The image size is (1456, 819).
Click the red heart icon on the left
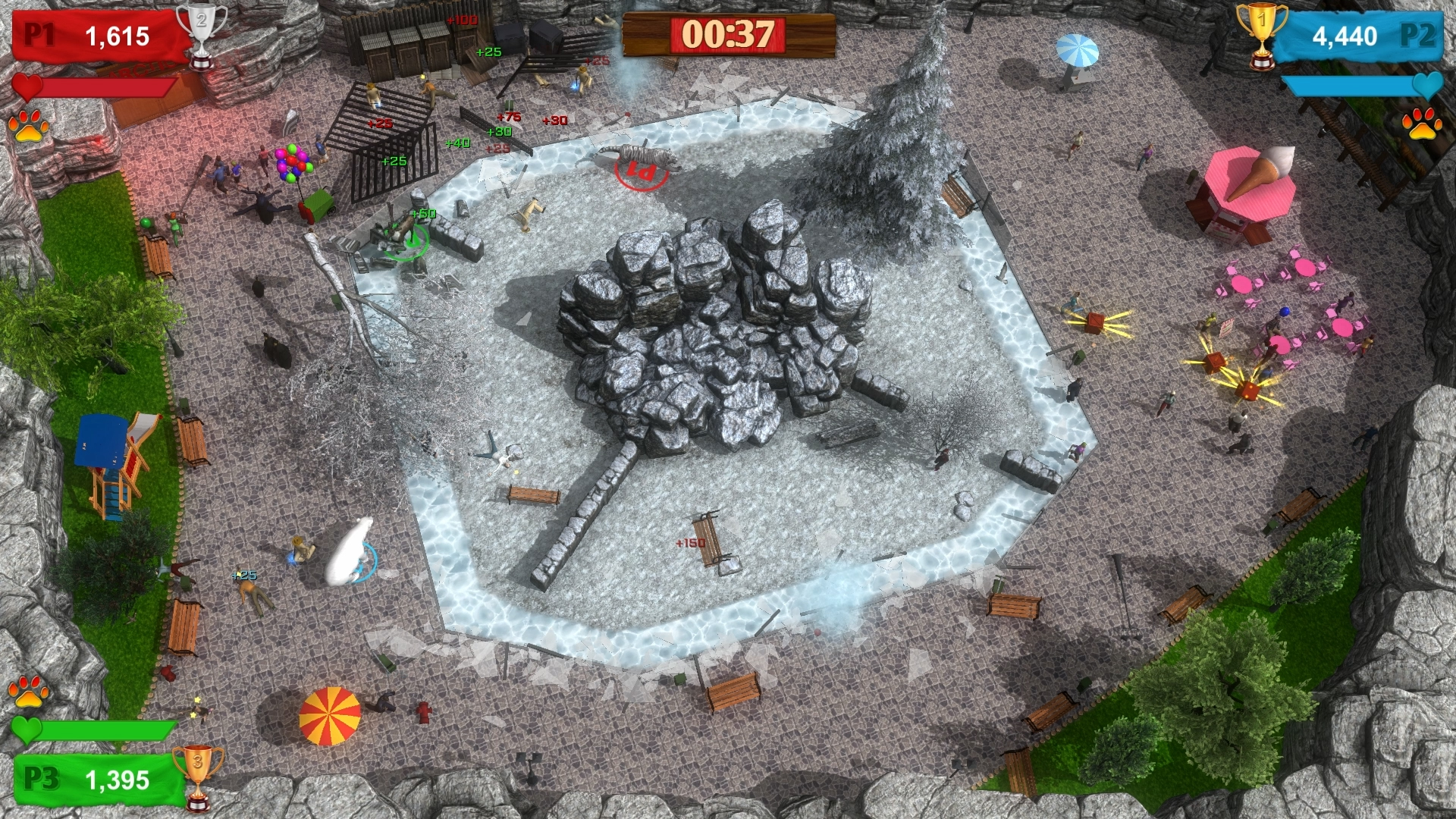pos(28,86)
